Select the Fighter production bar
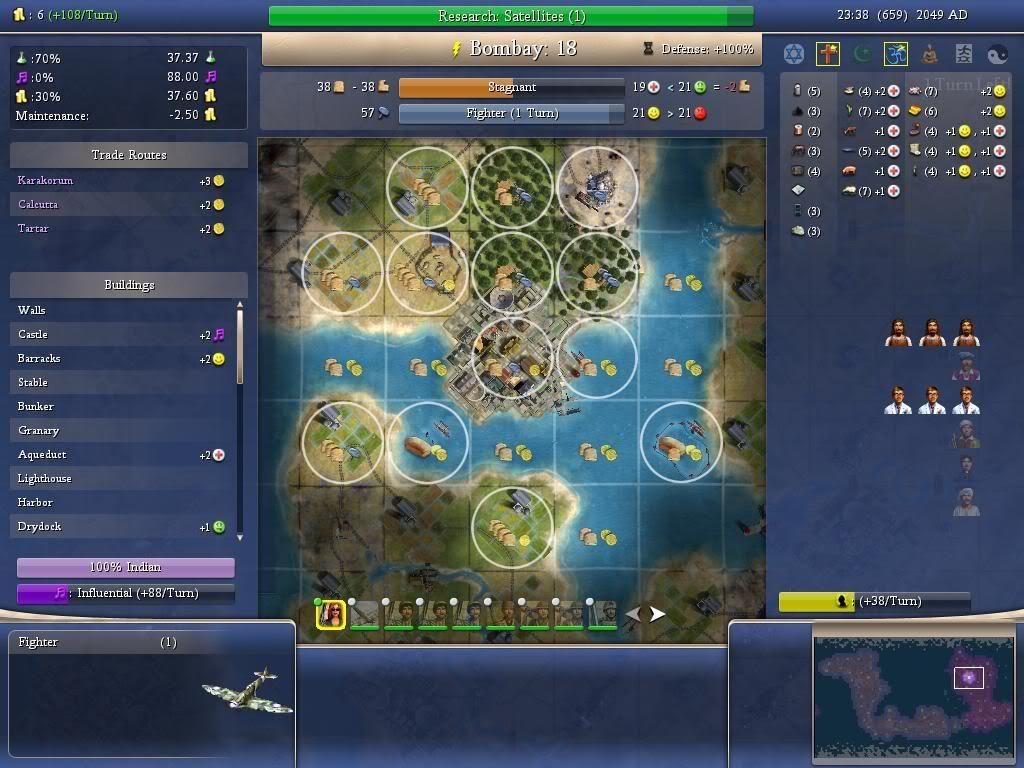The height and width of the screenshot is (768, 1024). (x=511, y=113)
